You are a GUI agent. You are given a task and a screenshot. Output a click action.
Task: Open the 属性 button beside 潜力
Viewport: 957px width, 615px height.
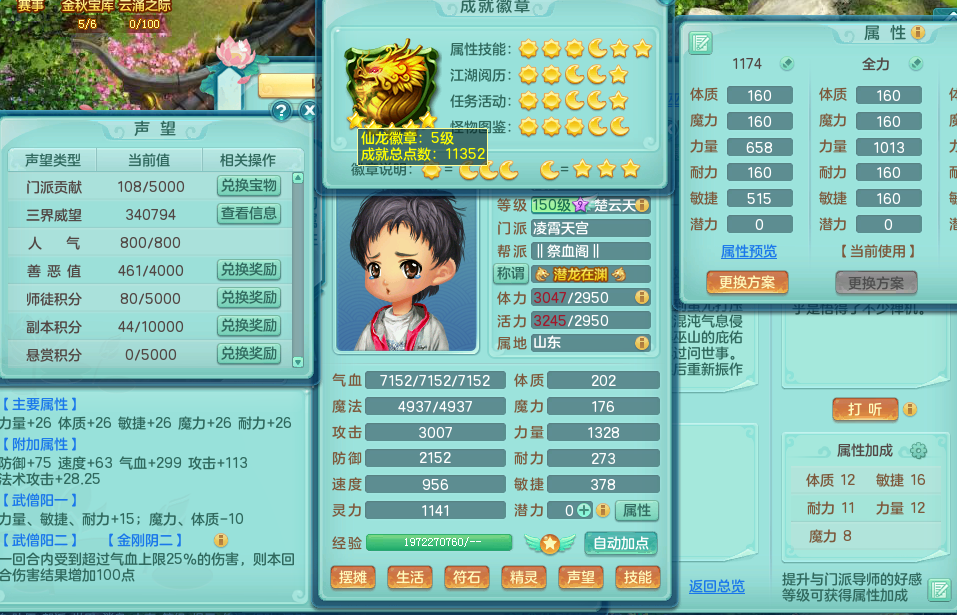pyautogui.click(x=636, y=510)
